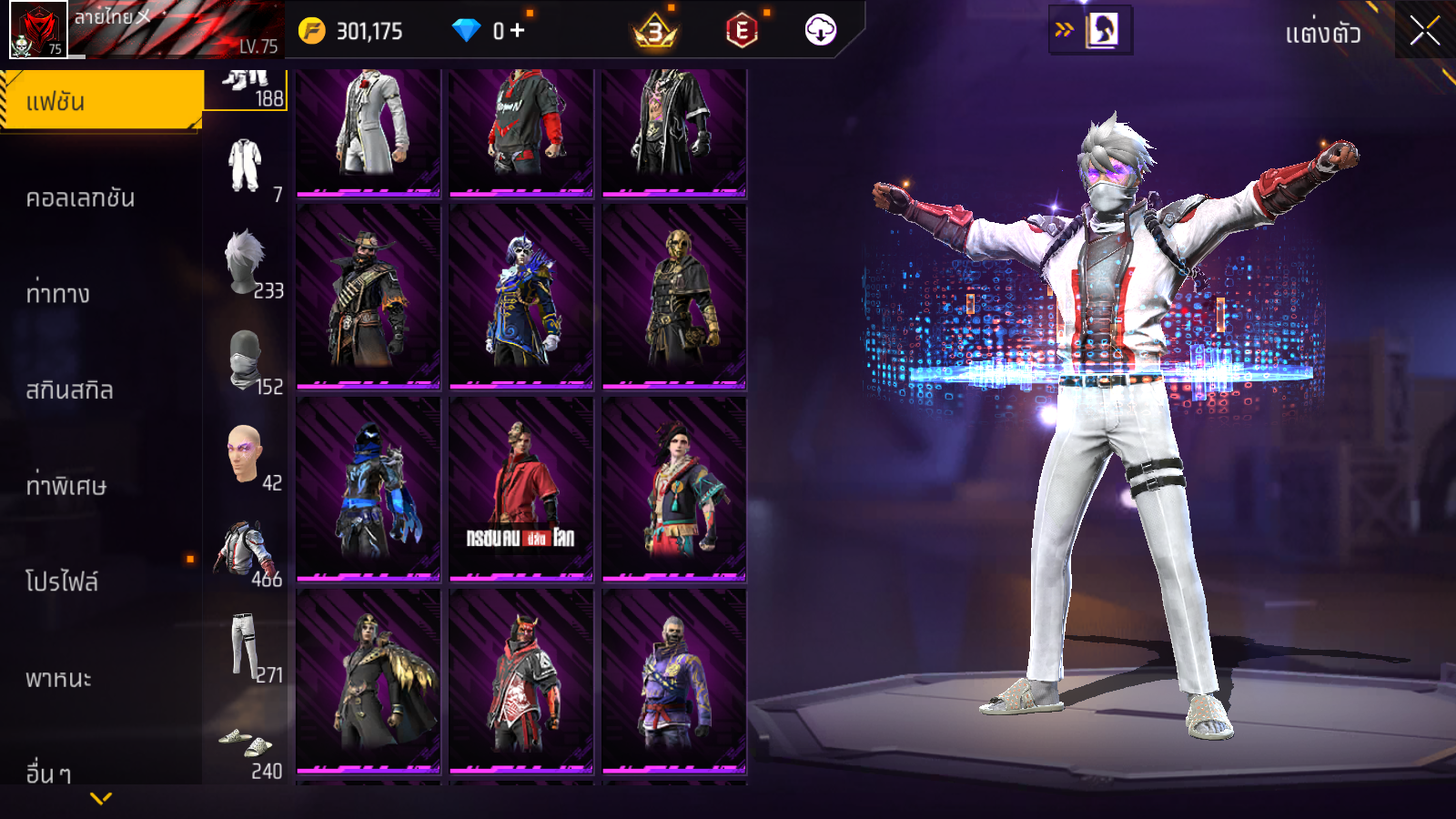Screen dimensions: 1456x819
Task: Pick the jacket tops category showing 466
Action: (x=246, y=553)
